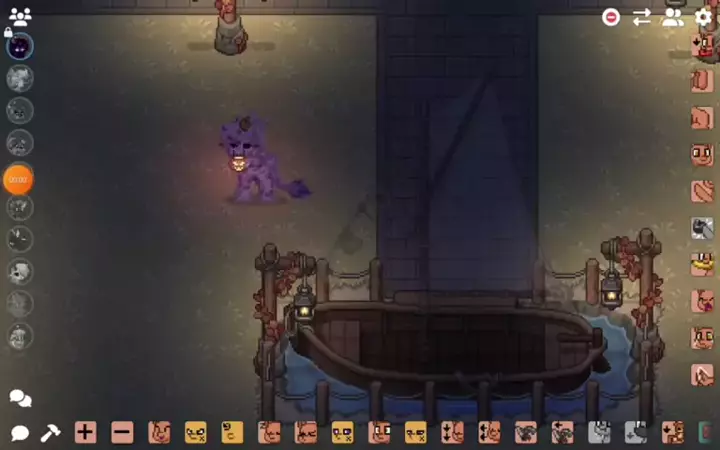The image size is (720, 450).
Task: Open the settings gear menu
Action: point(703,17)
